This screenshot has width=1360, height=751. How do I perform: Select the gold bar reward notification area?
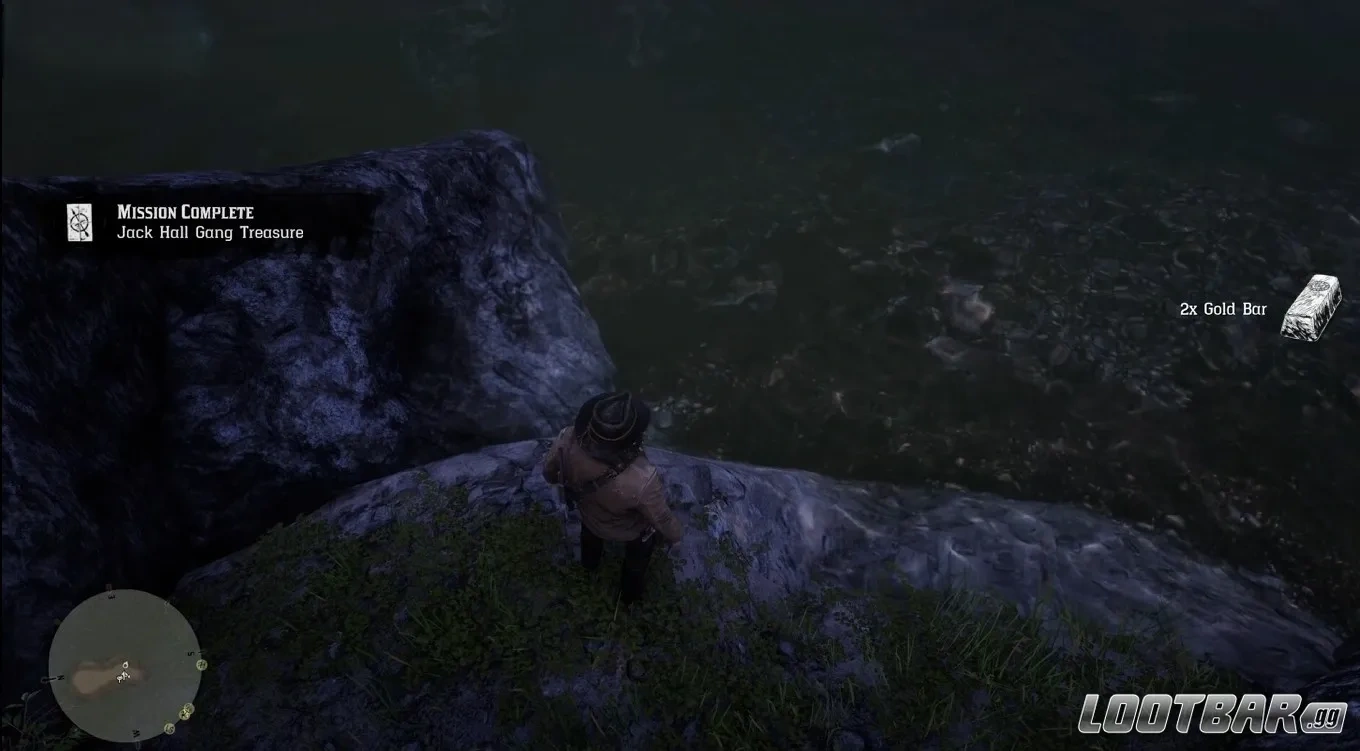coord(1255,307)
